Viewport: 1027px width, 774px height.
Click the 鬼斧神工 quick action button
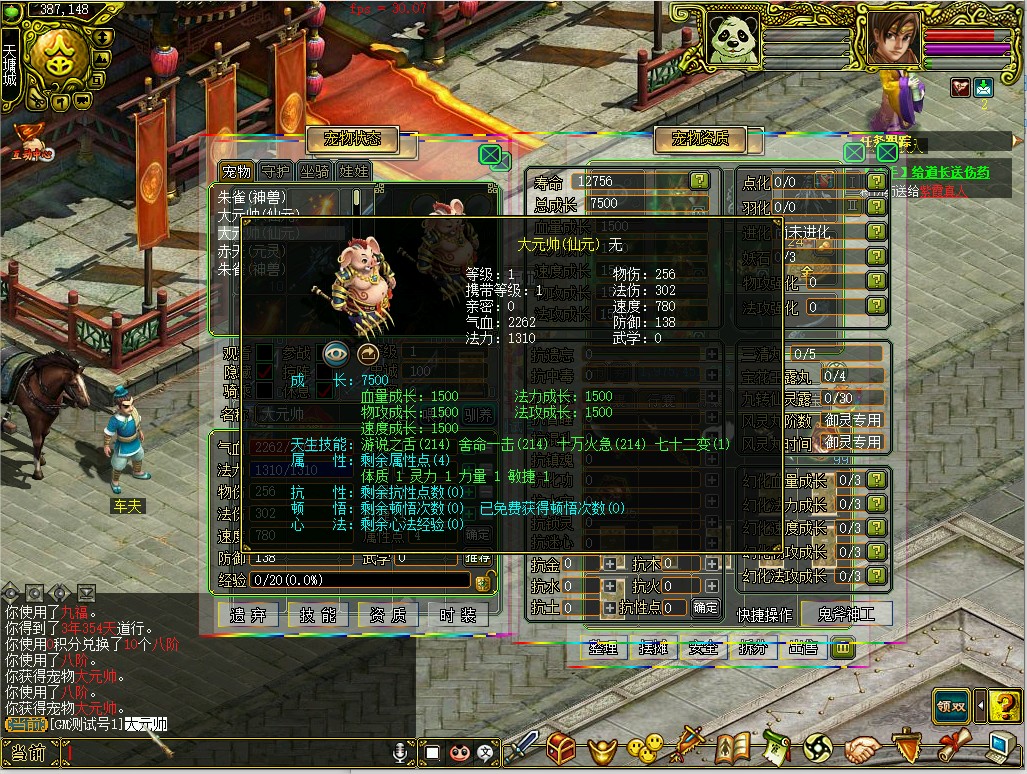pos(846,613)
